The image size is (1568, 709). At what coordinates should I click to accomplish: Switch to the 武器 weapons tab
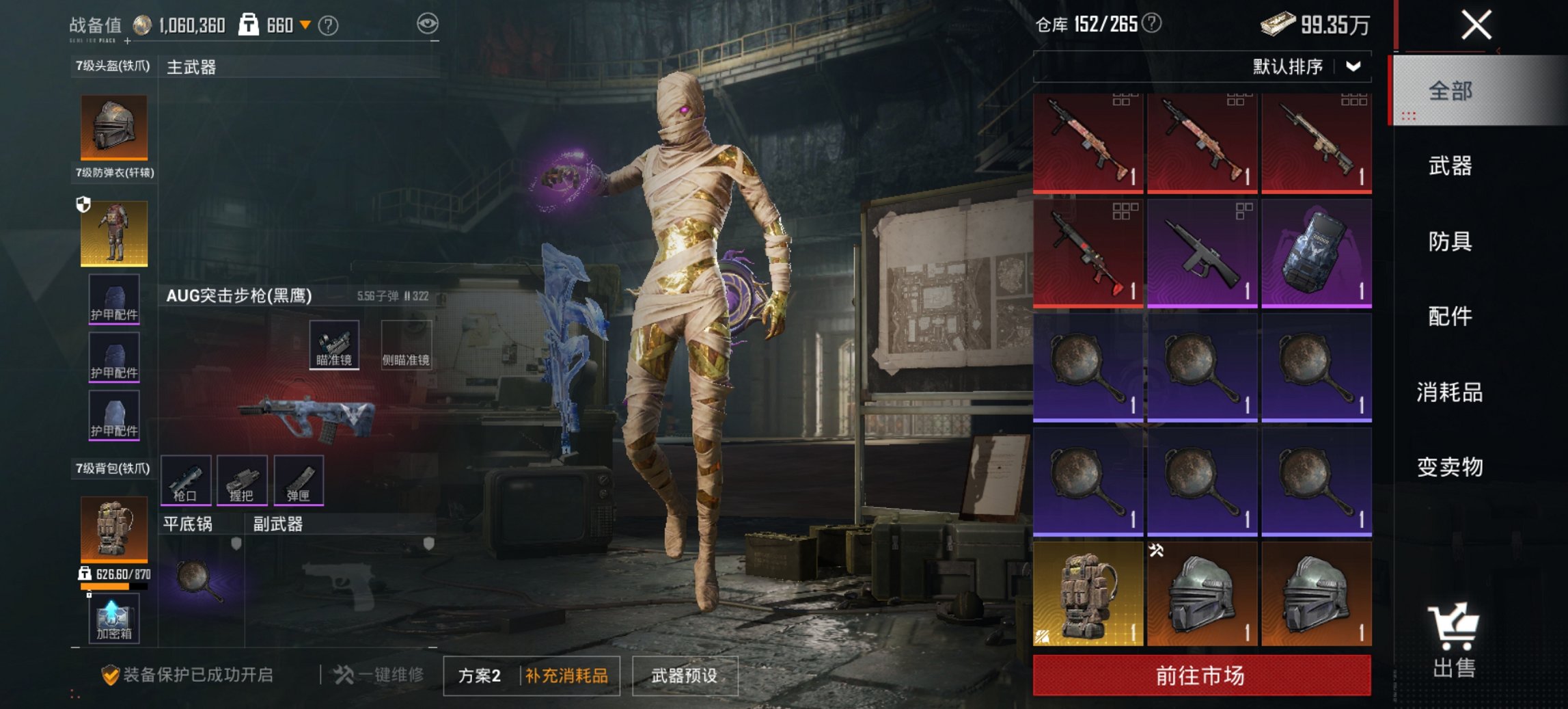click(x=1451, y=166)
